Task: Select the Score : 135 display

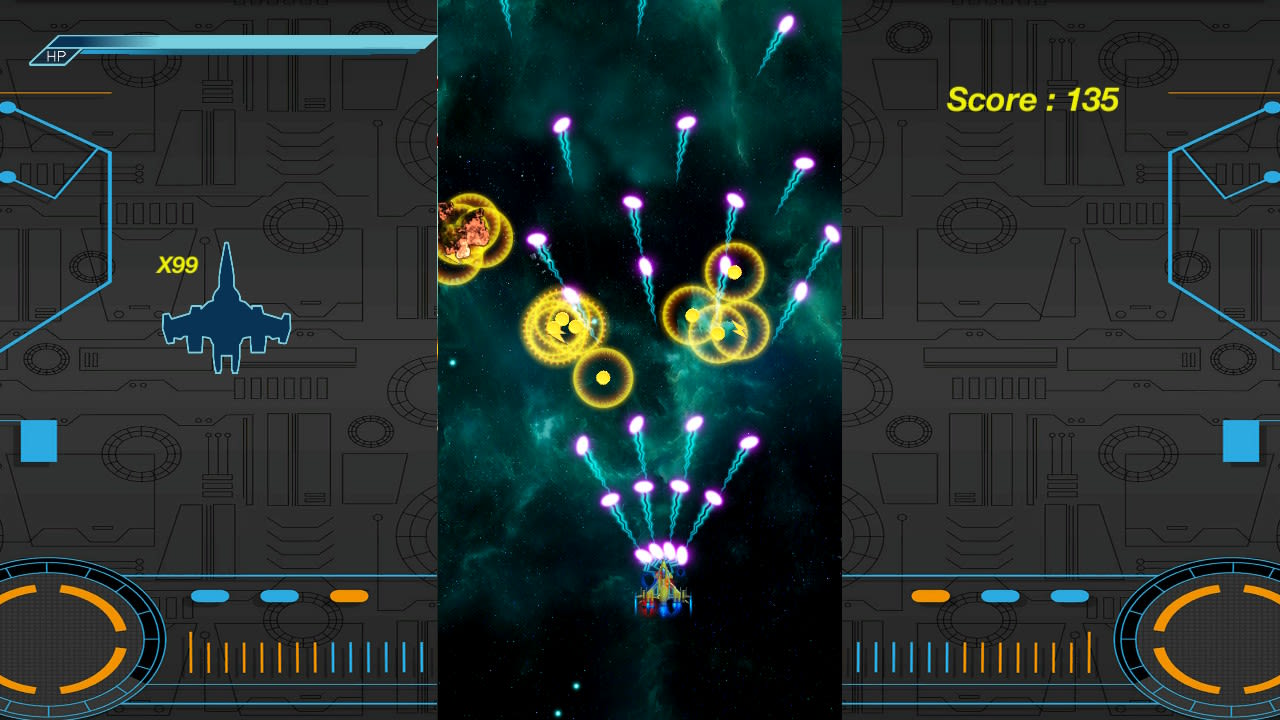Action: coord(1034,100)
